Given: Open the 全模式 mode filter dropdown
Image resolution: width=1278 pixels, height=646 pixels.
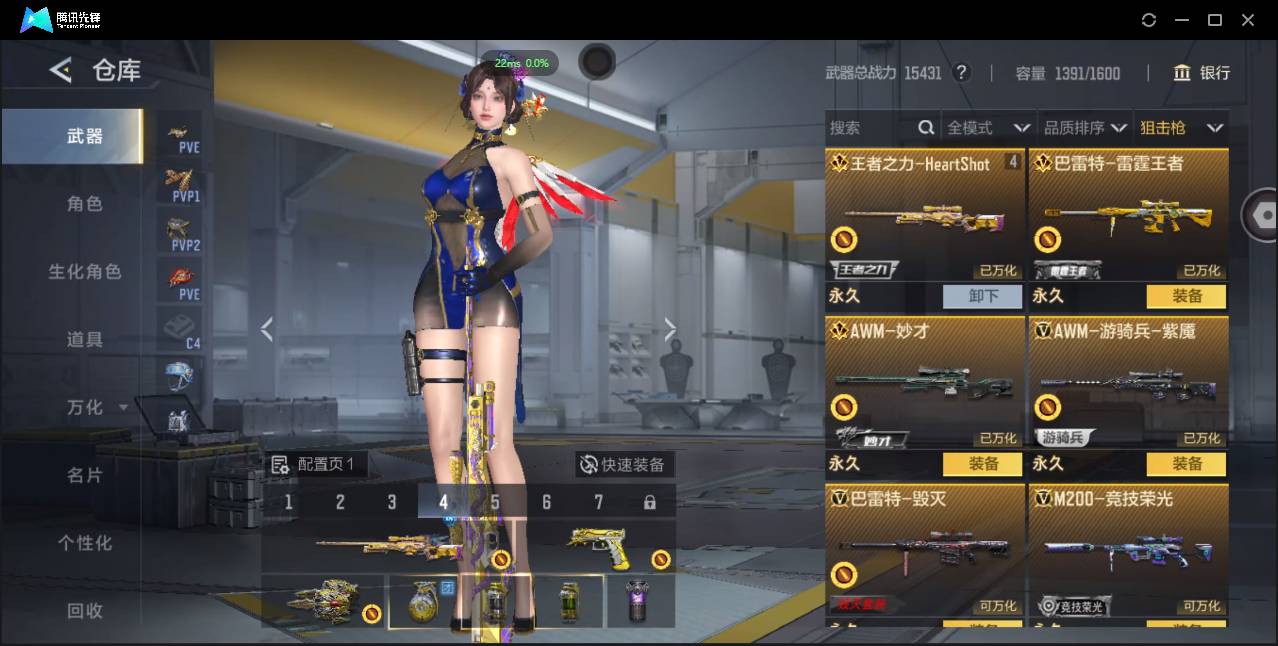Looking at the screenshot, I should pyautogui.click(x=988, y=128).
